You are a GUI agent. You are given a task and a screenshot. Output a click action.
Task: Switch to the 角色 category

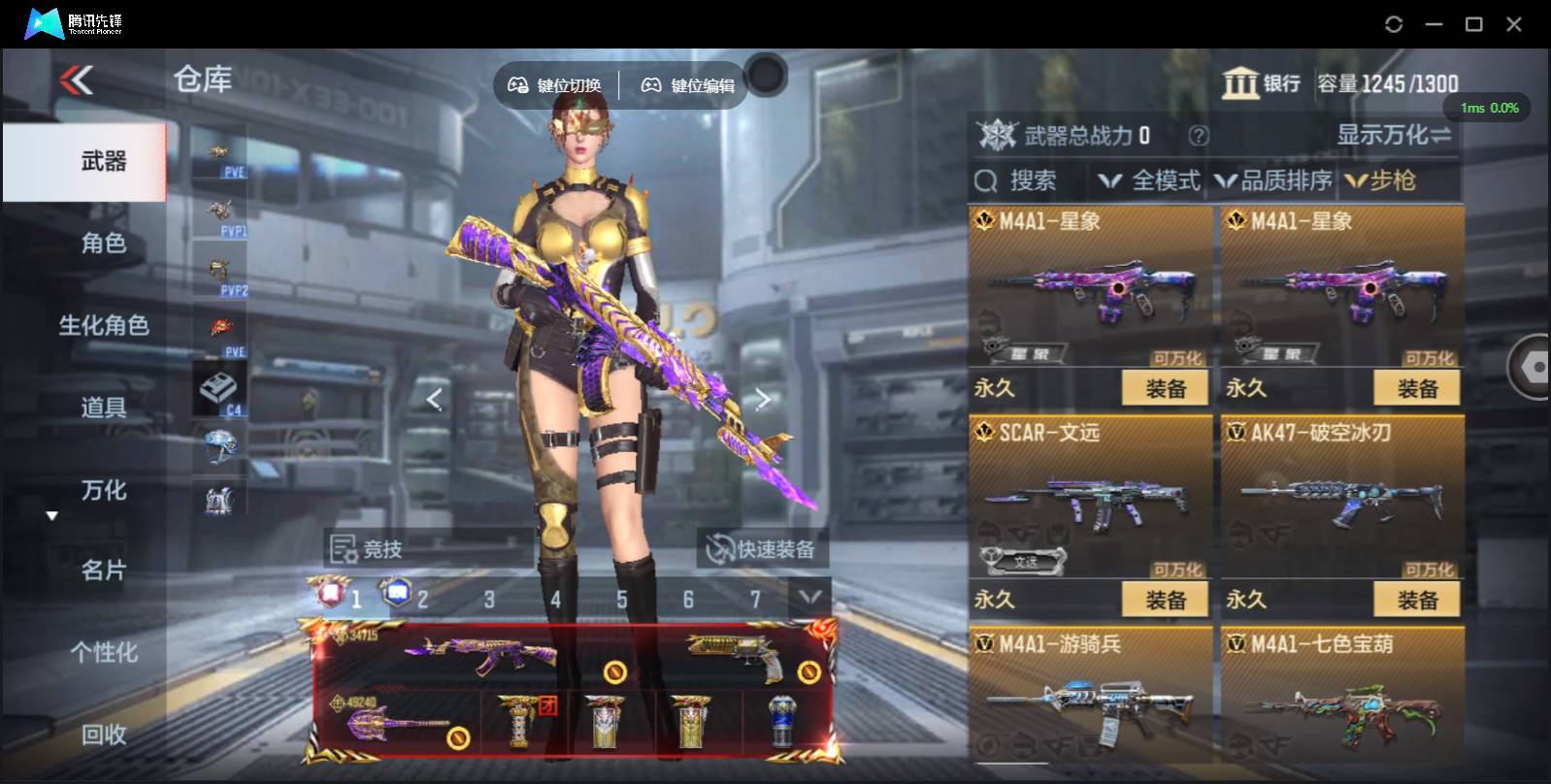coord(104,243)
